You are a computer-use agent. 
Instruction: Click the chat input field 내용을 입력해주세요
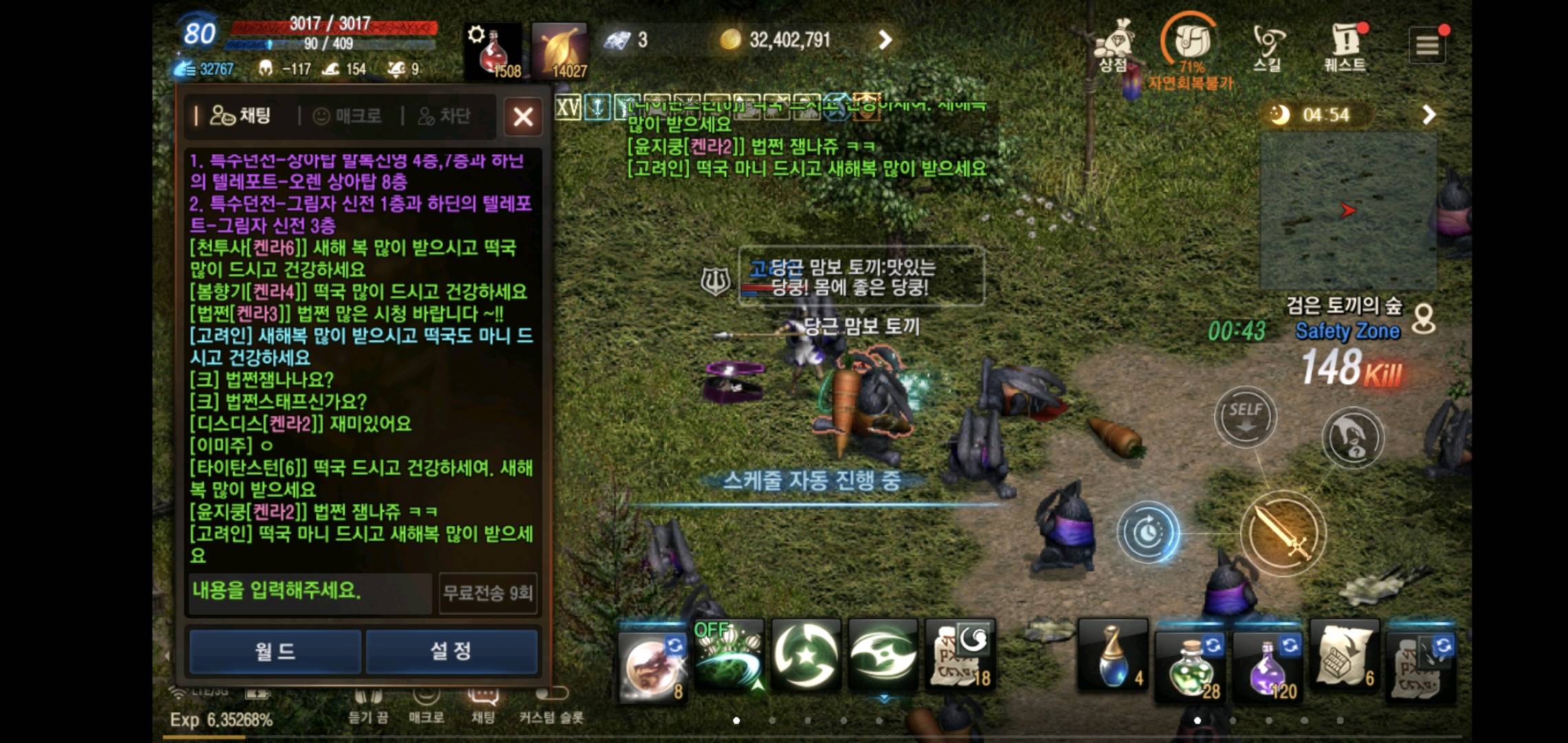307,590
